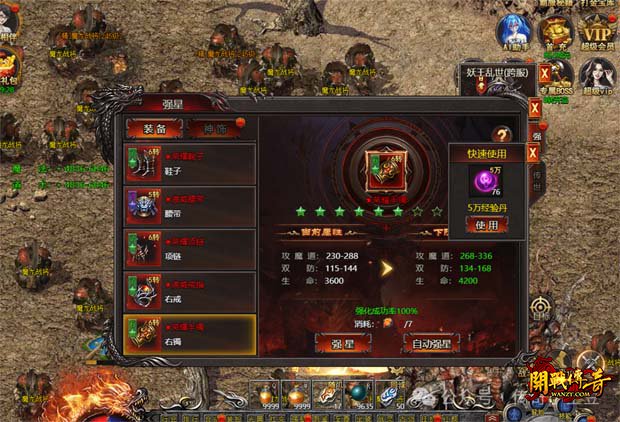Open the question mark help icon

(x=502, y=134)
